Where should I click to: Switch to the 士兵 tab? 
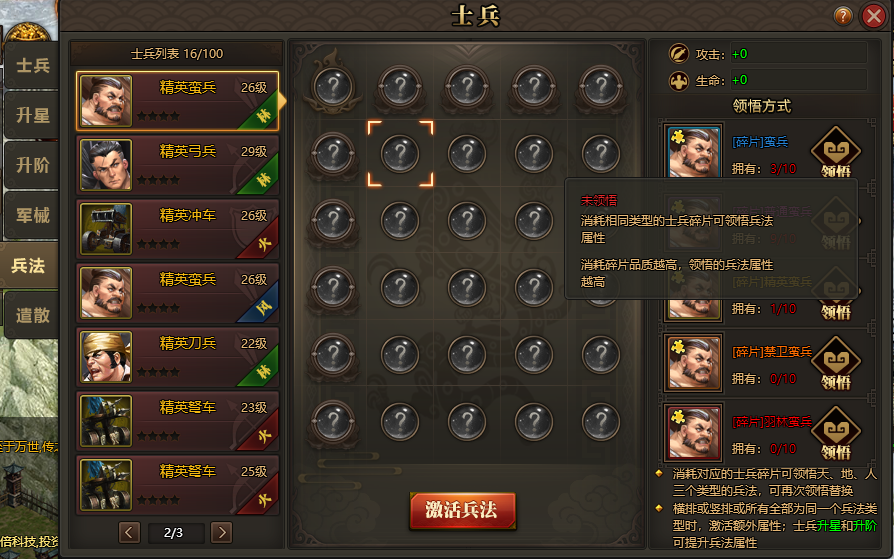tap(32, 66)
